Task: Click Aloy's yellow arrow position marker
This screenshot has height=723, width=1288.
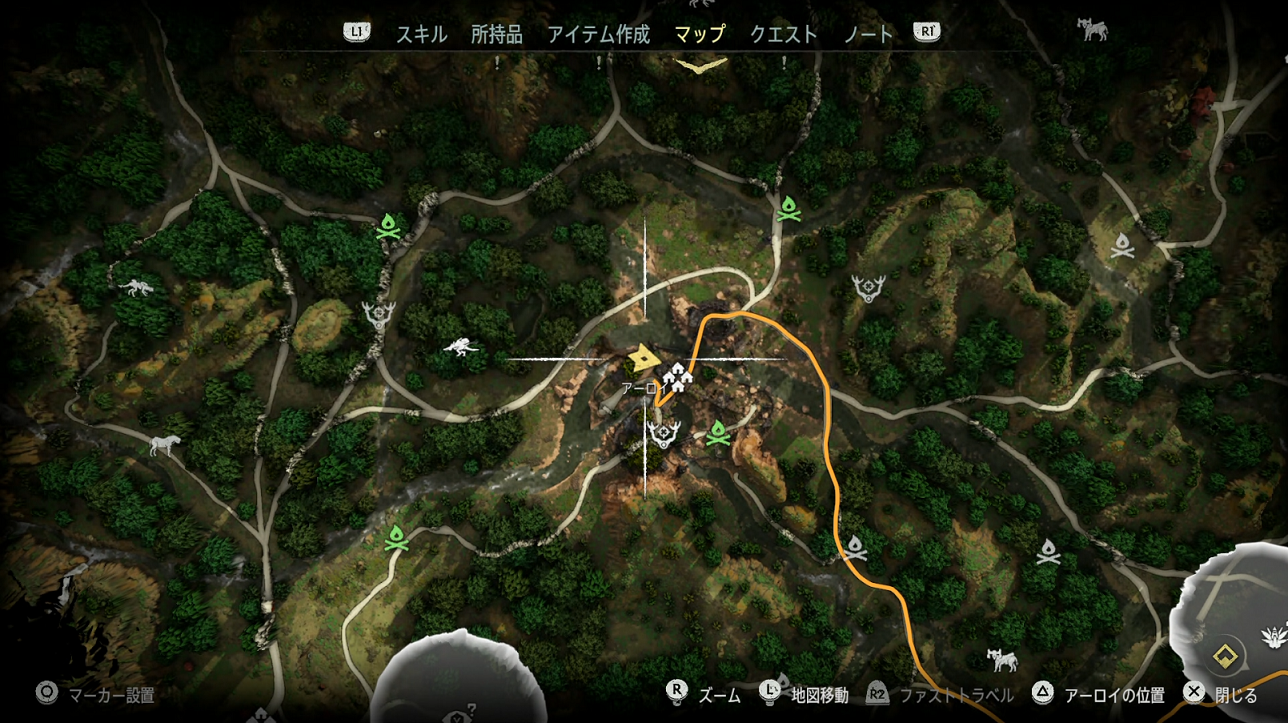Action: pyautogui.click(x=642, y=357)
